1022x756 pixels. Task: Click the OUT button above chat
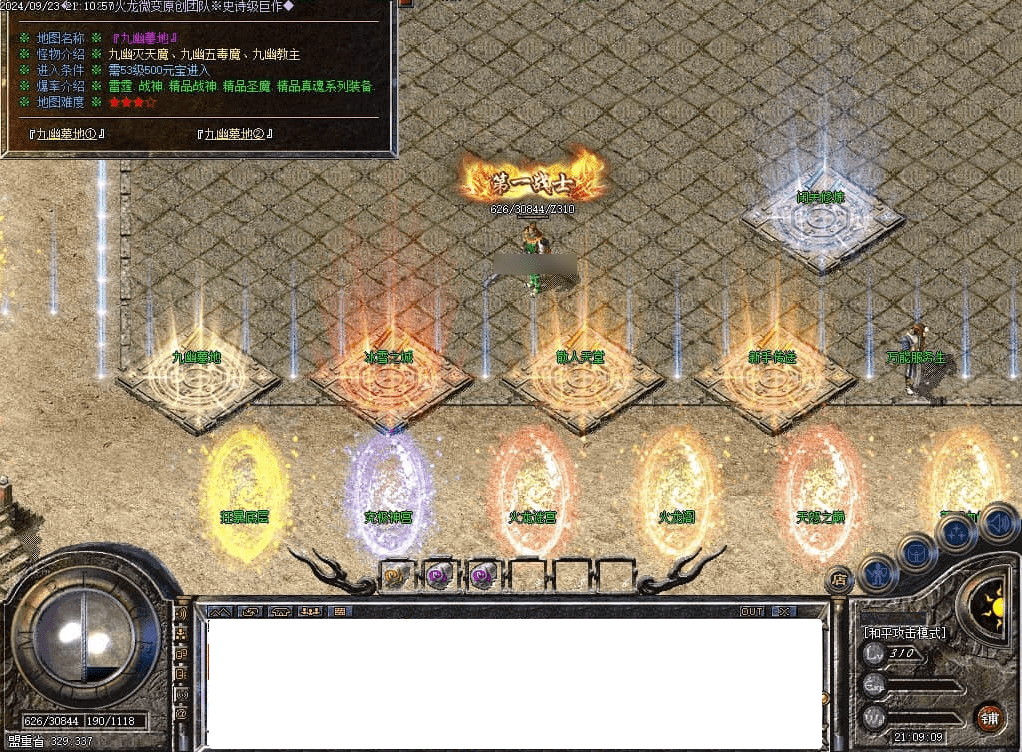(x=752, y=611)
